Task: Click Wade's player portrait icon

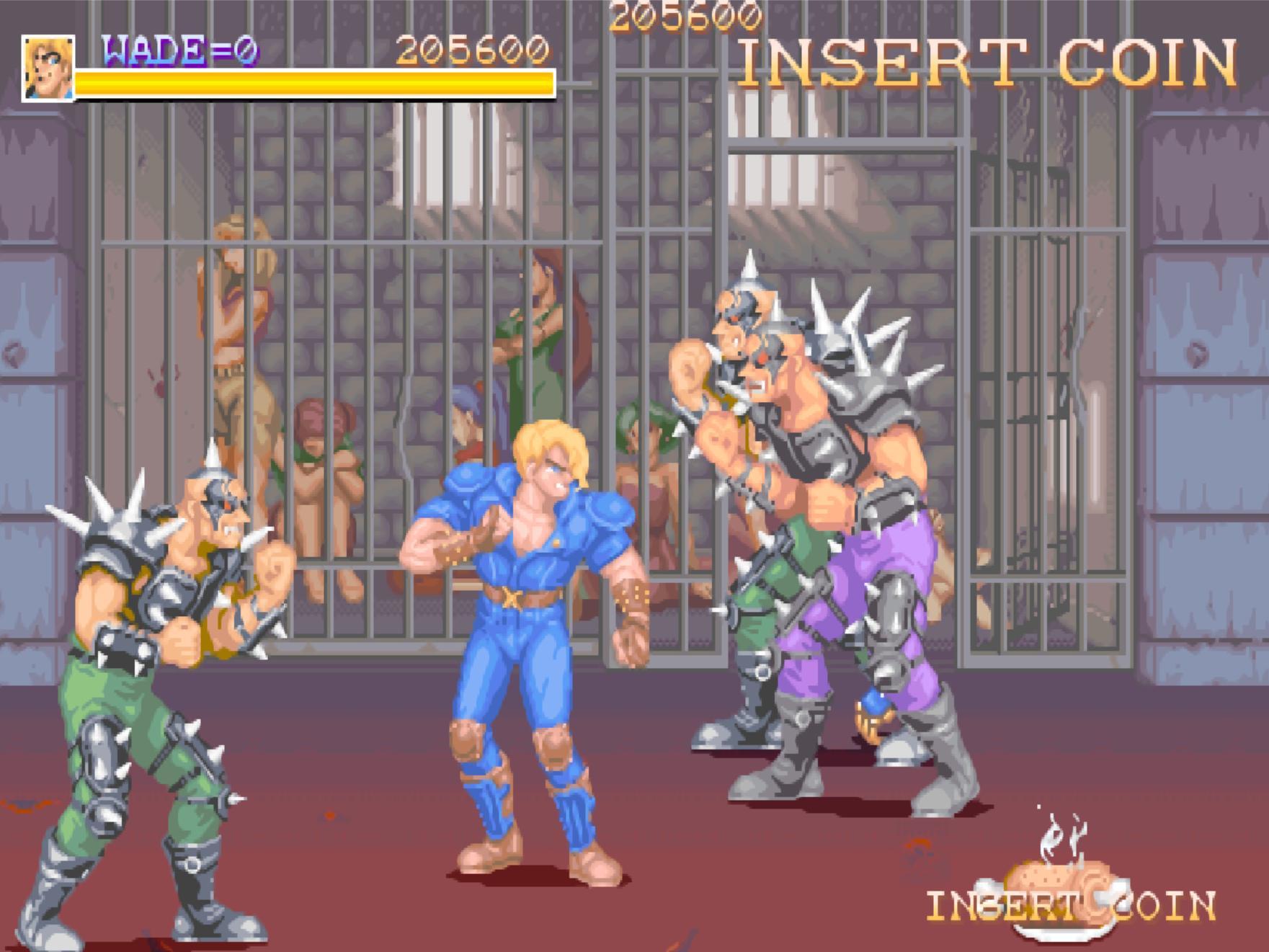Action: coord(48,68)
